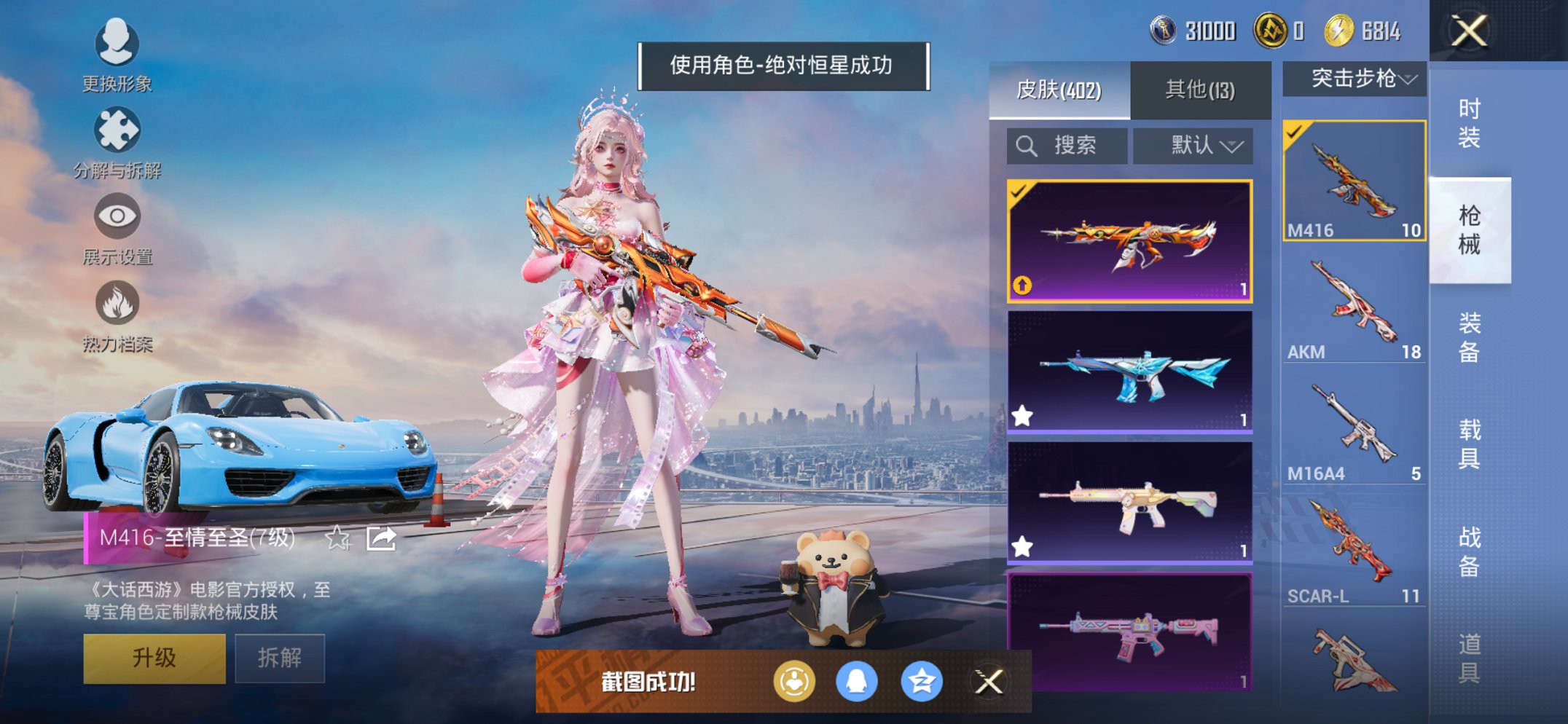This screenshot has height=724, width=1568.
Task: Click the search magnifier icon
Action: point(1028,145)
